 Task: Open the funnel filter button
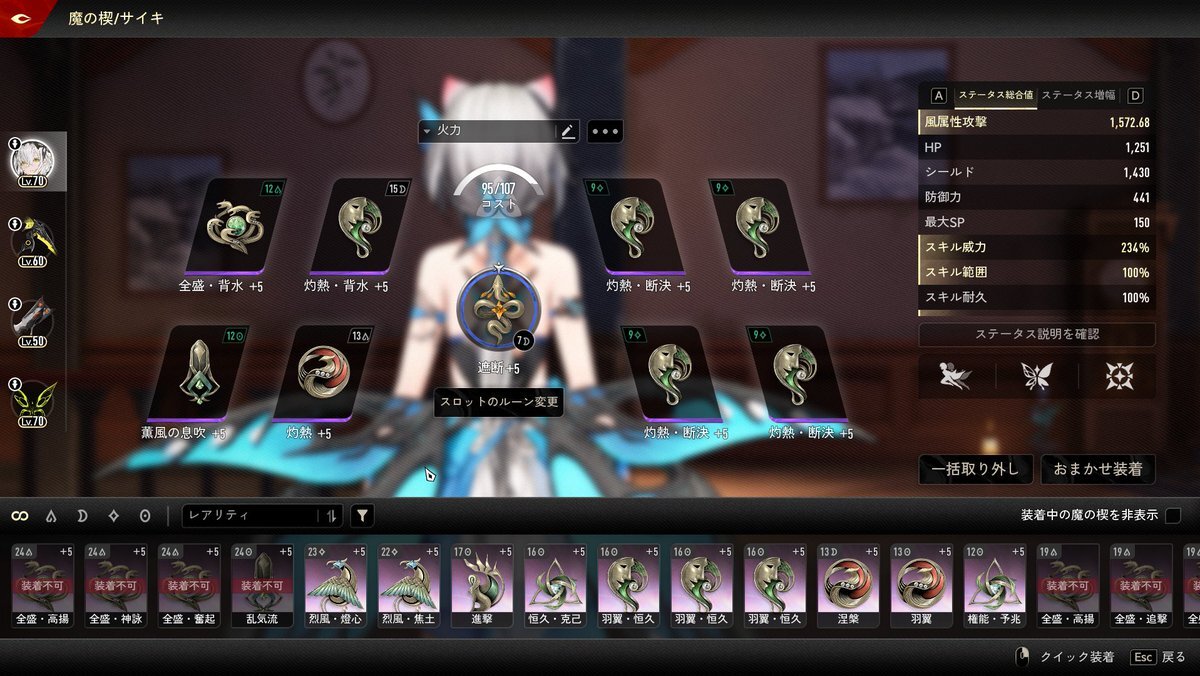[362, 516]
